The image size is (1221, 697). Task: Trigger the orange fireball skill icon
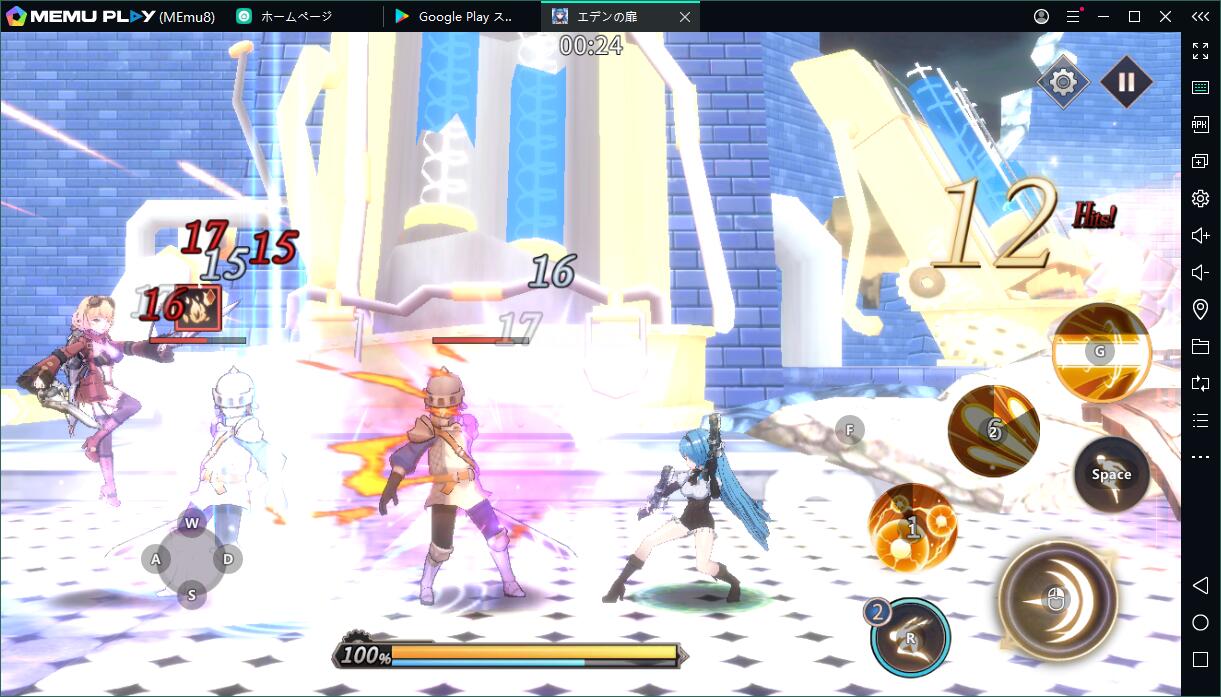(912, 527)
